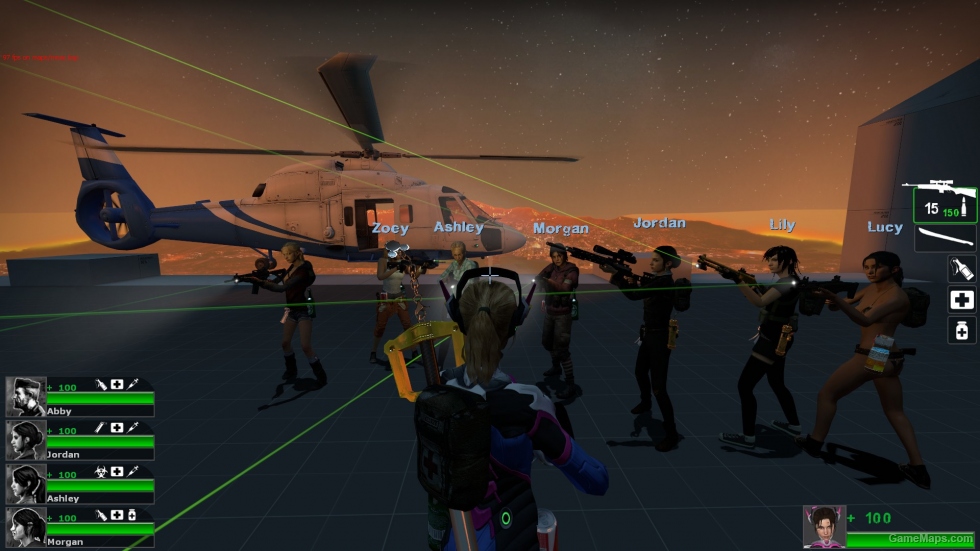Click Jordan's teammate portrait
This screenshot has height=551, width=980.
[25, 440]
